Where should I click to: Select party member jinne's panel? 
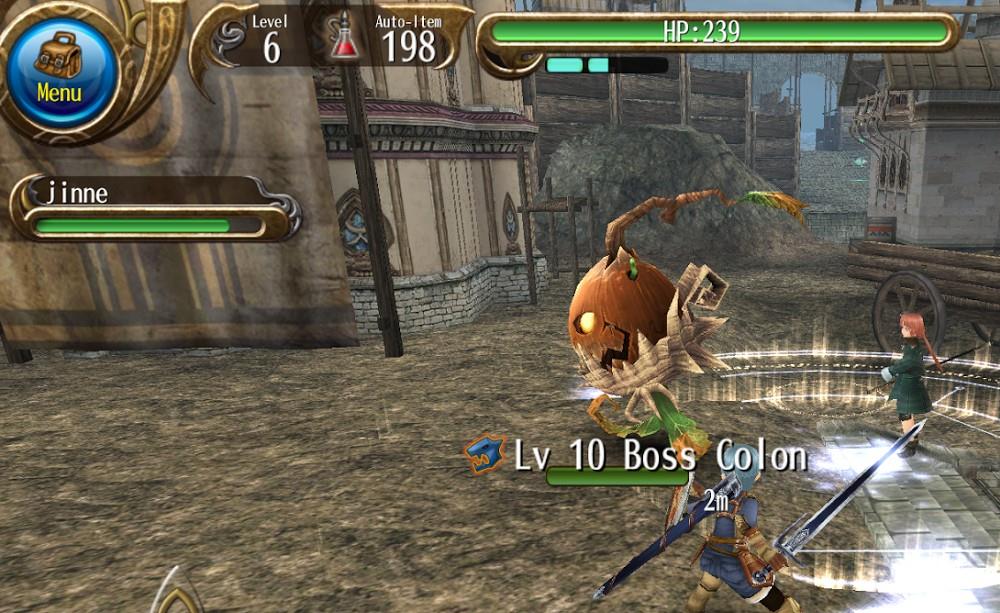click(x=150, y=208)
